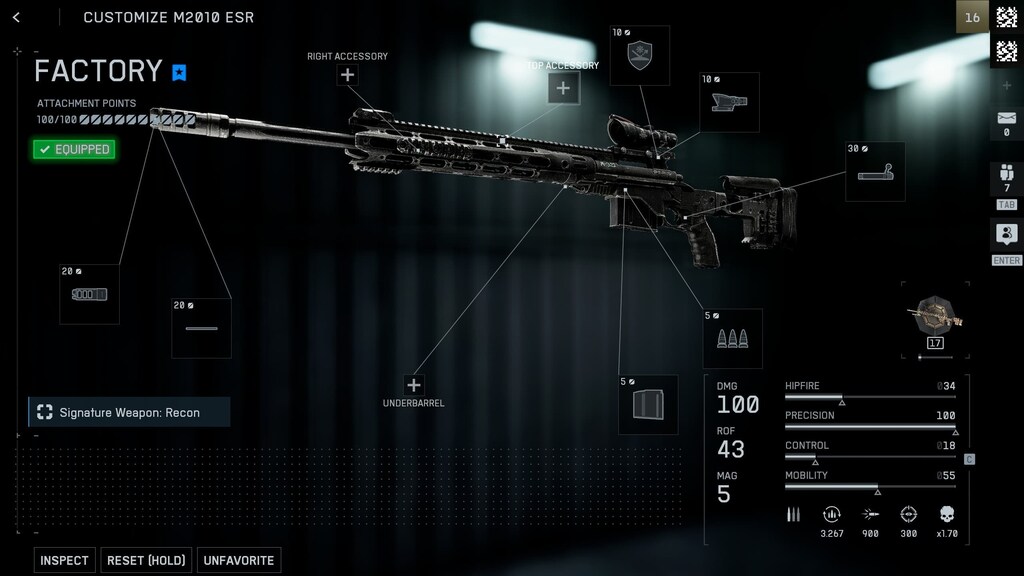Add a Top Accessory attachment
The width and height of the screenshot is (1024, 576).
(x=563, y=88)
